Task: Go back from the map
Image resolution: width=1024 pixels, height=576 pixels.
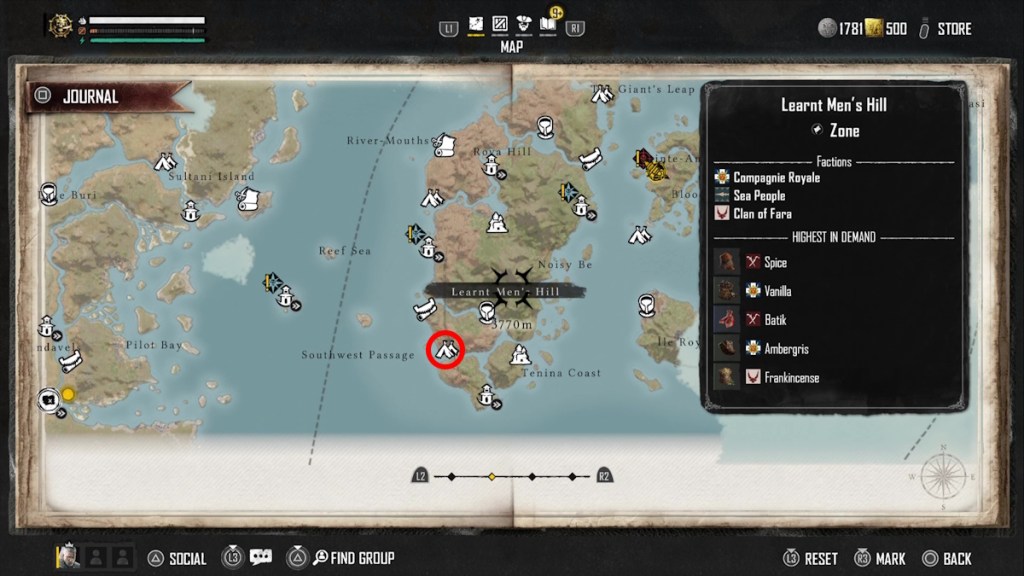Action: 957,558
